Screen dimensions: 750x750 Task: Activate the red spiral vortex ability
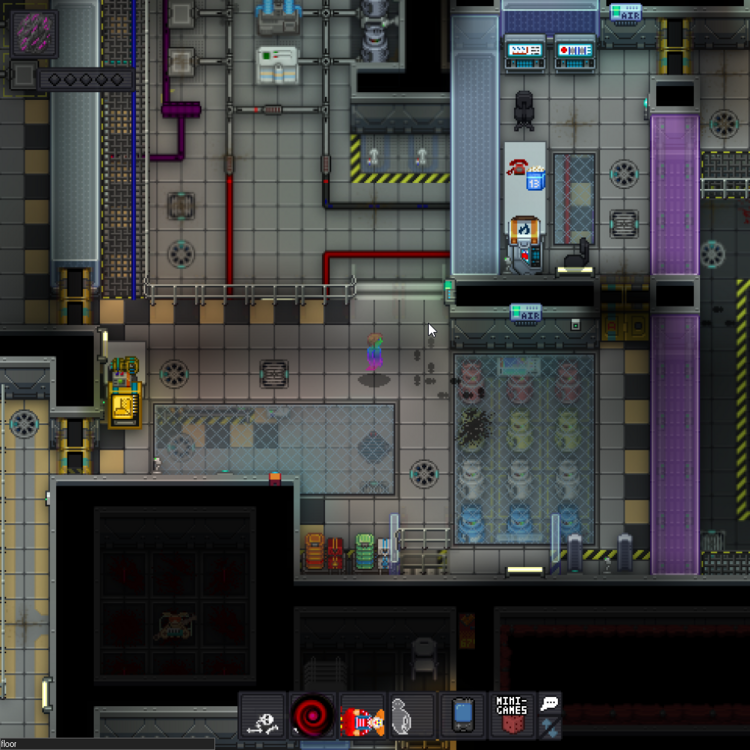(312, 716)
